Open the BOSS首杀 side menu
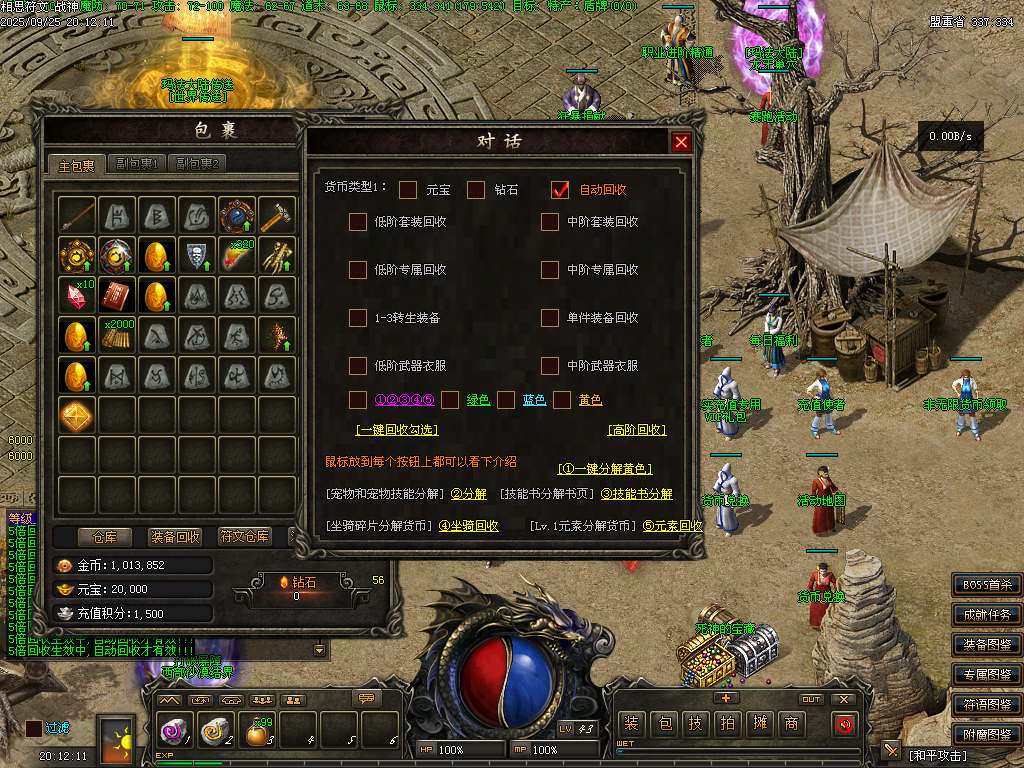Screen dimensions: 1024x768 (x=987, y=585)
